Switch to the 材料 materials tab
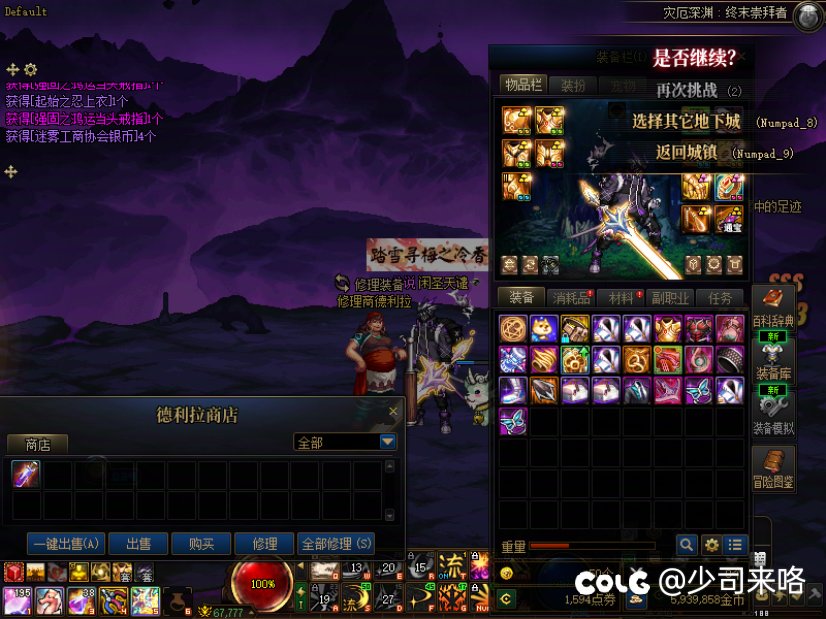 tap(622, 298)
